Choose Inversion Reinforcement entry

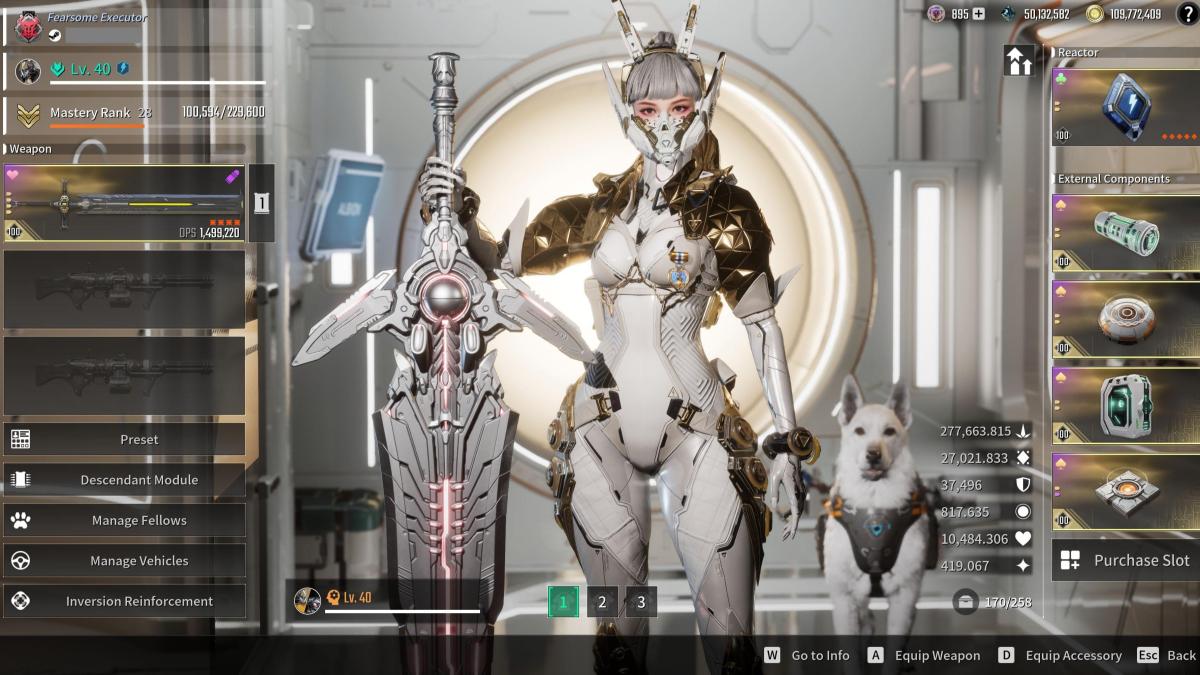(x=125, y=601)
